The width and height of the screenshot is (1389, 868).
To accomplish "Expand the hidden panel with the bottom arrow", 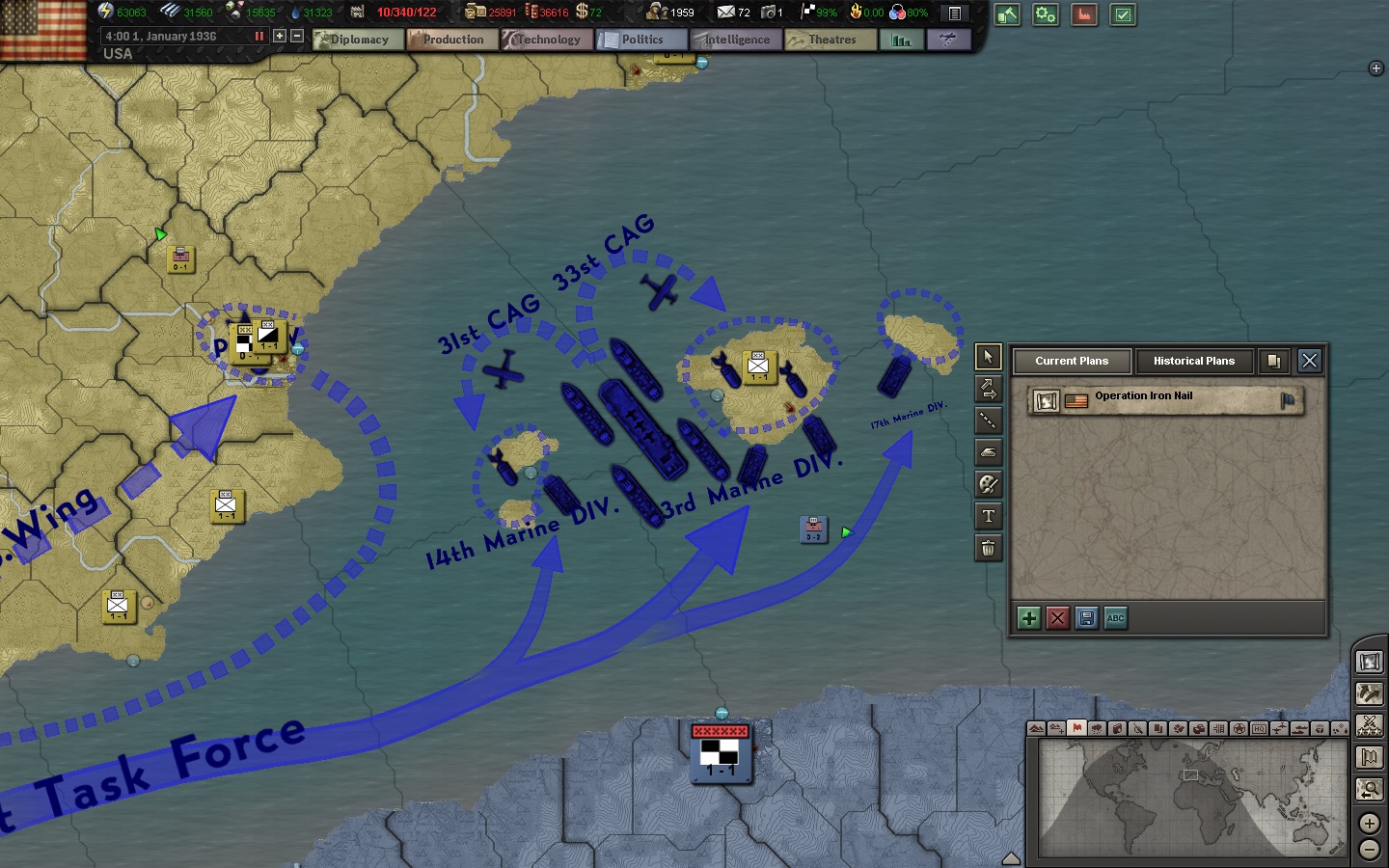I will tap(1011, 857).
